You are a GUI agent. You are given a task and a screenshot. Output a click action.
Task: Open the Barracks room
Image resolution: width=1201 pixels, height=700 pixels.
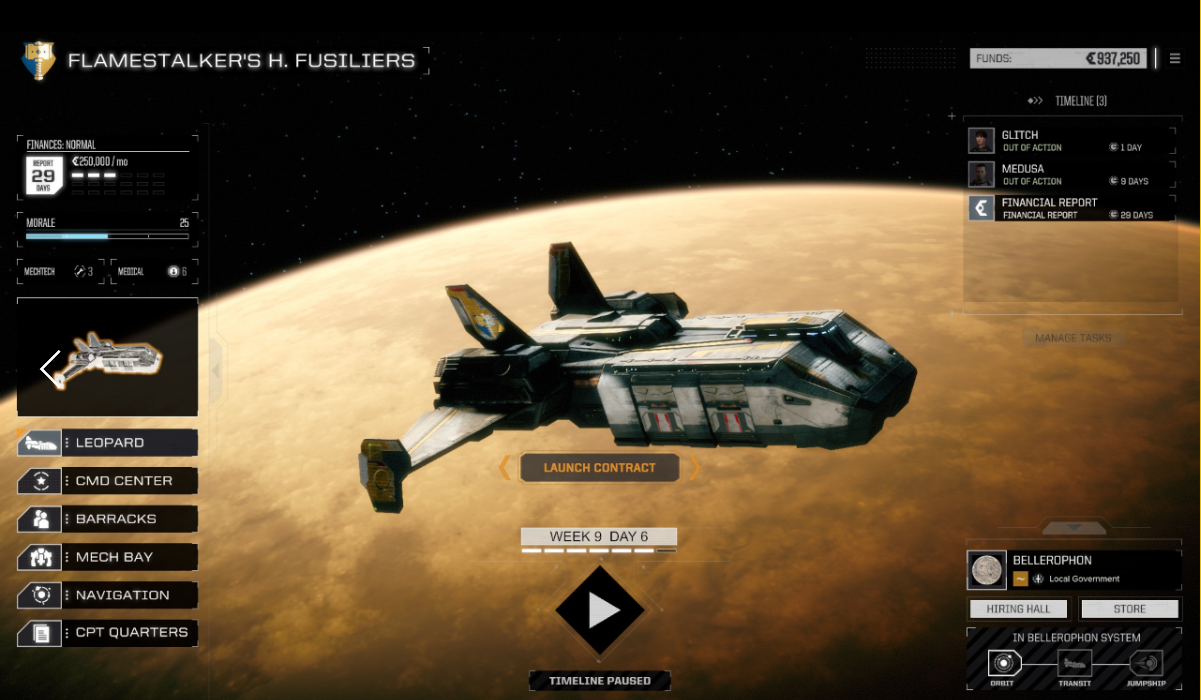point(108,519)
